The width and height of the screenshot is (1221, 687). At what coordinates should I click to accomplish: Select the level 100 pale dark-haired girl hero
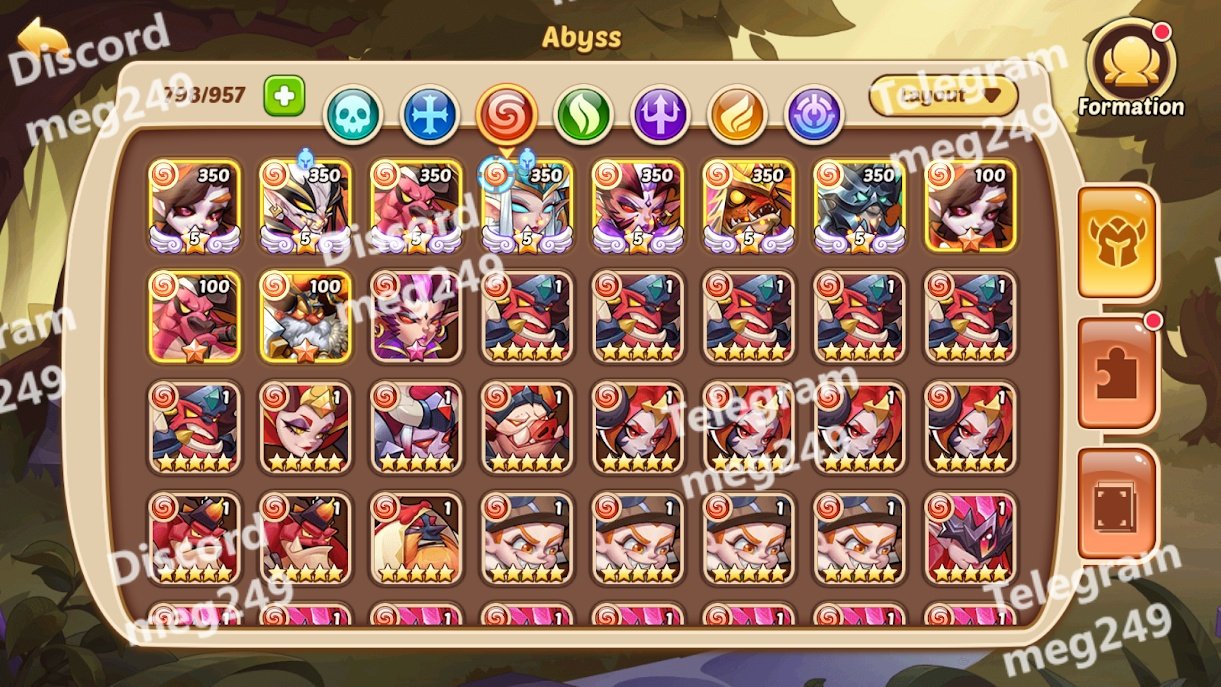[970, 206]
